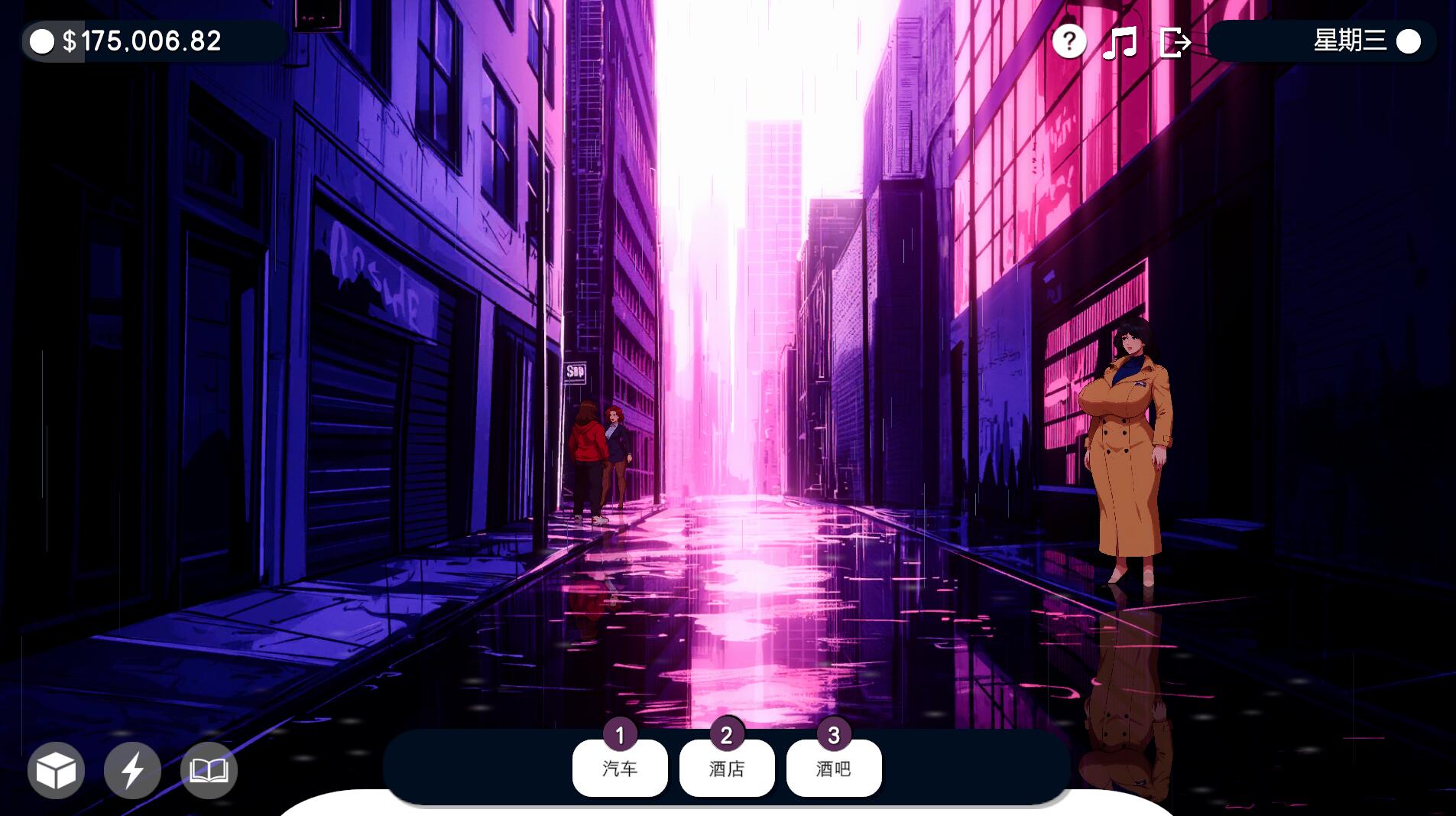The image size is (1456, 816).
Task: Select the 酒店 (hotel) destination
Action: (x=727, y=768)
